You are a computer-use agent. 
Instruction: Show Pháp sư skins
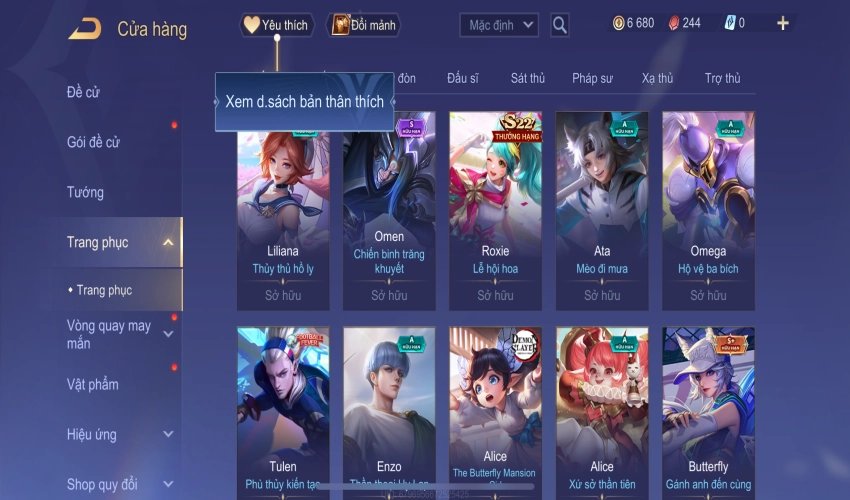click(x=592, y=78)
